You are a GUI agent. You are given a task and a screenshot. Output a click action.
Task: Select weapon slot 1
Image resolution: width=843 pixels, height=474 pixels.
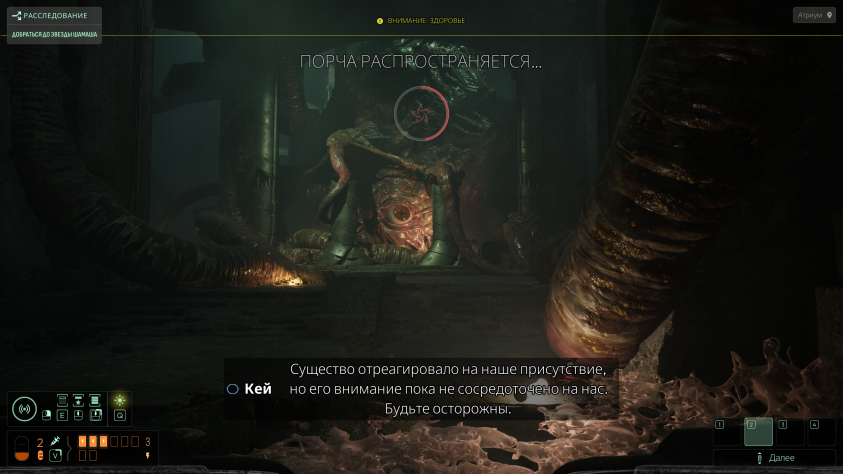pos(727,432)
